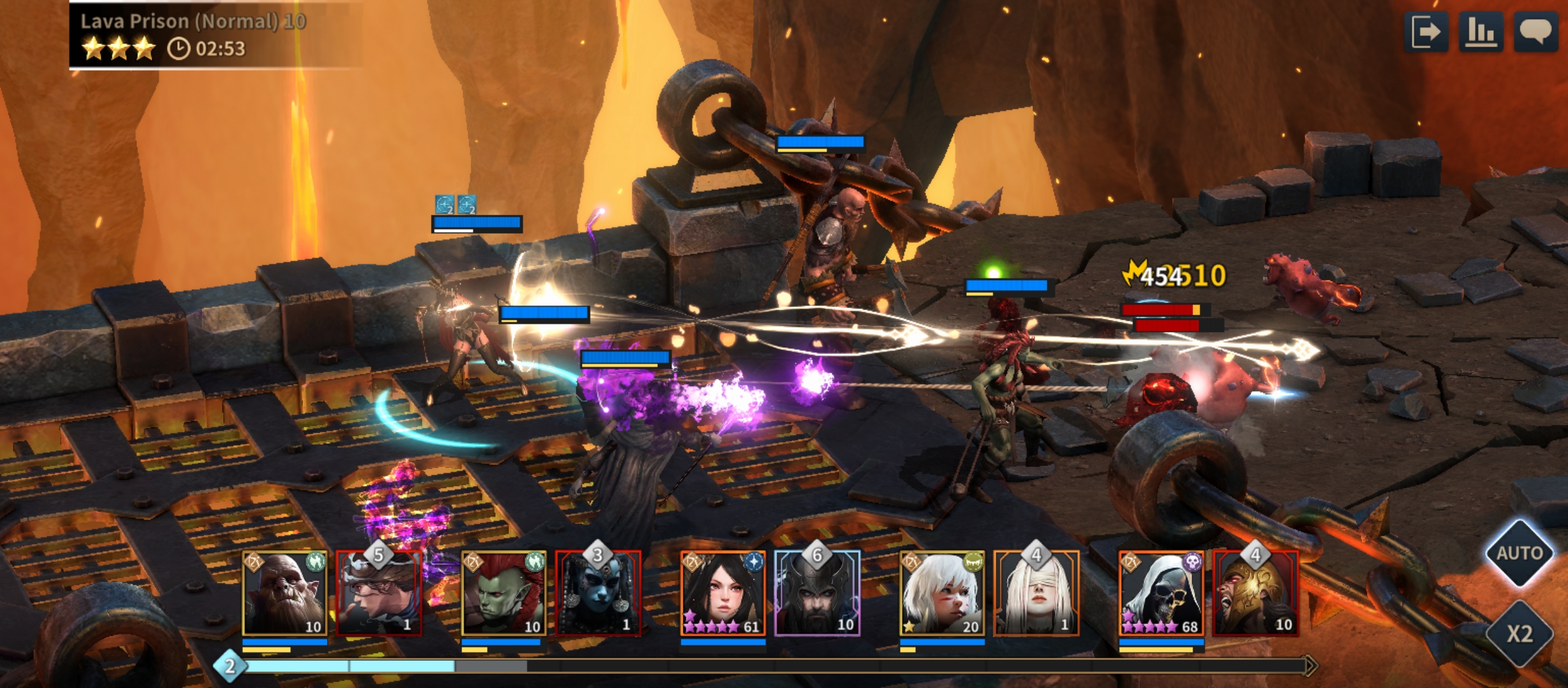Play the horned helmet knight card costing 6
The width and height of the screenshot is (1568, 688).
817,594
